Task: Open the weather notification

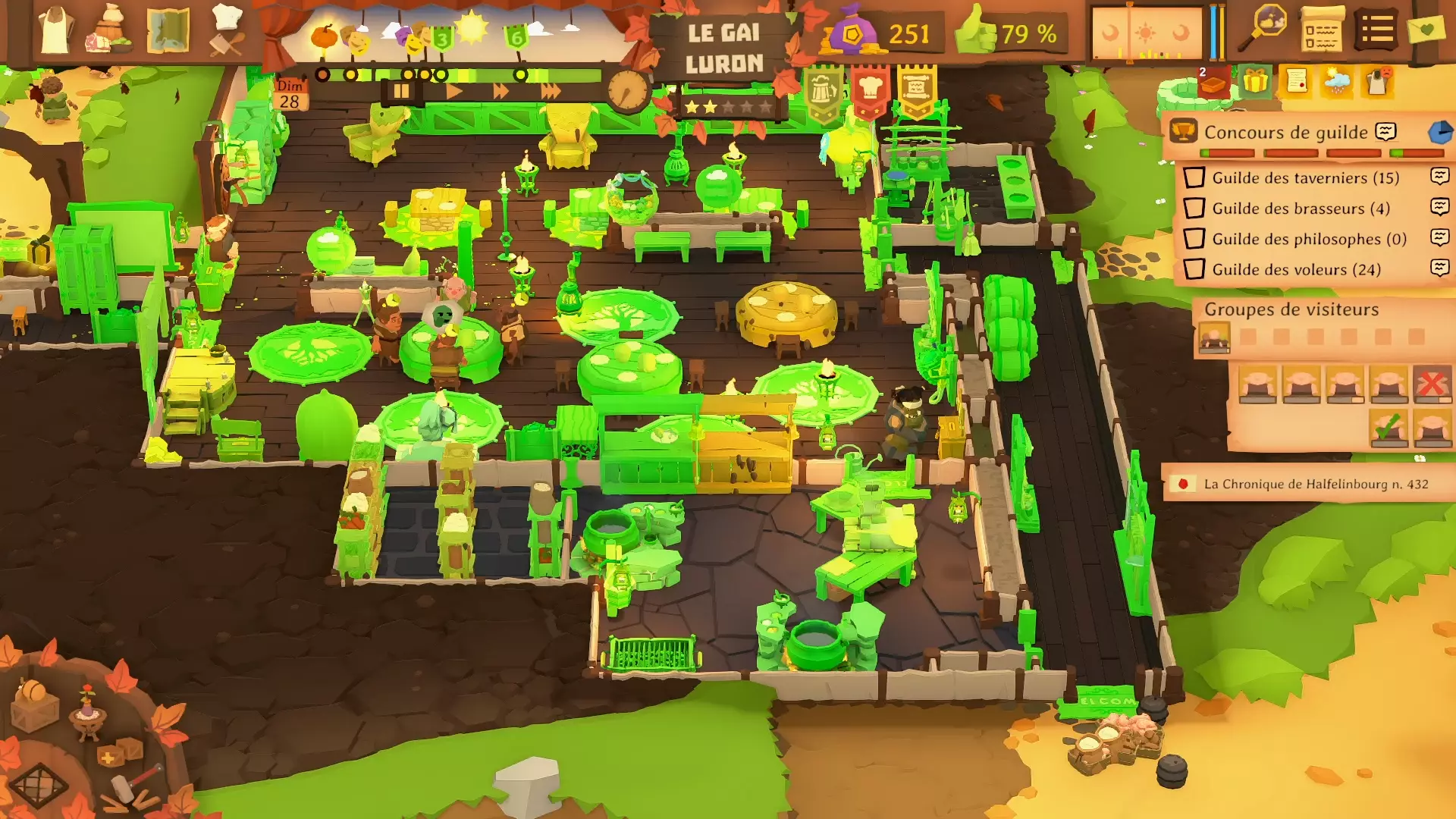Action: (x=1336, y=81)
